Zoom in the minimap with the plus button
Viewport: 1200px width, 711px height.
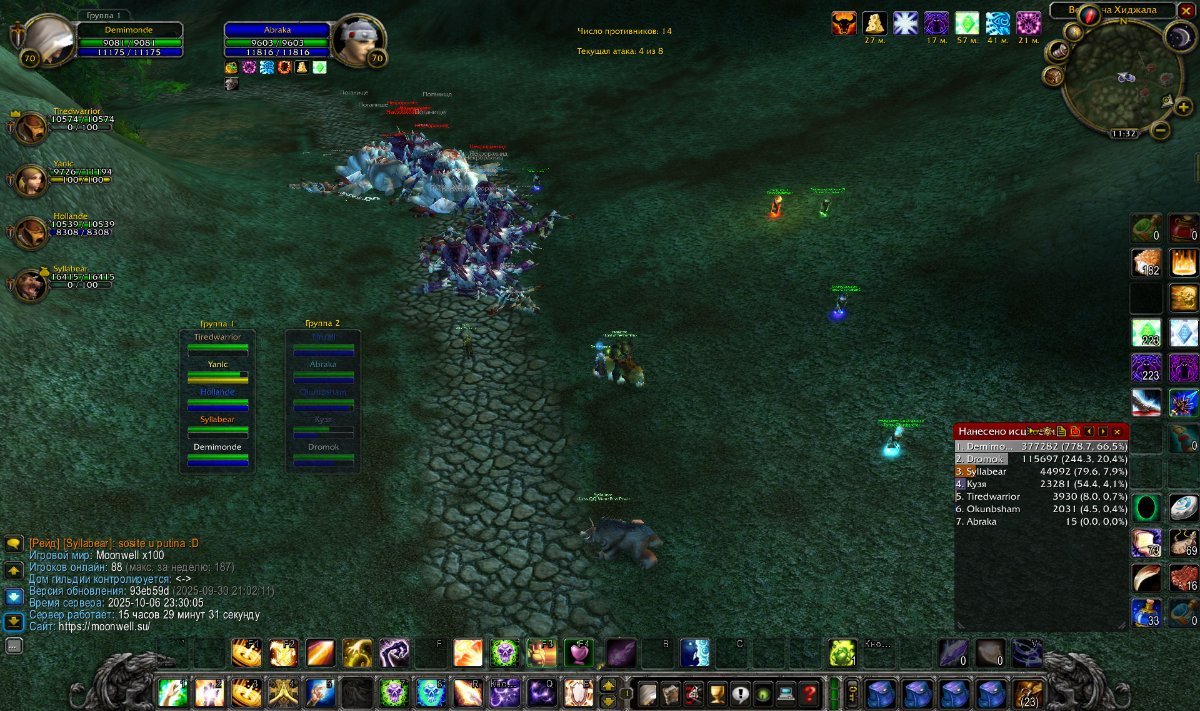pos(1184,107)
